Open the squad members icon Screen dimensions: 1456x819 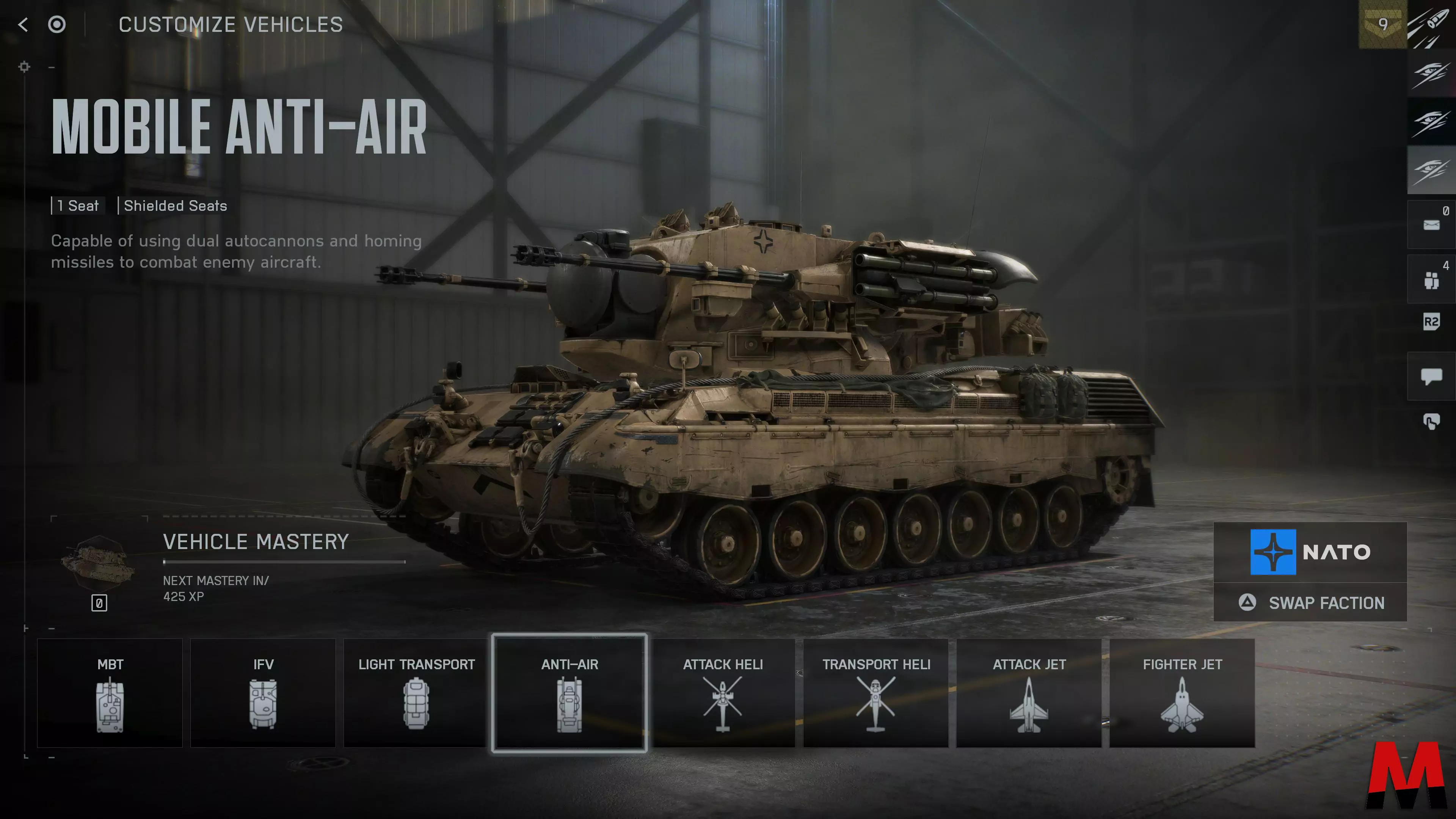[x=1431, y=280]
